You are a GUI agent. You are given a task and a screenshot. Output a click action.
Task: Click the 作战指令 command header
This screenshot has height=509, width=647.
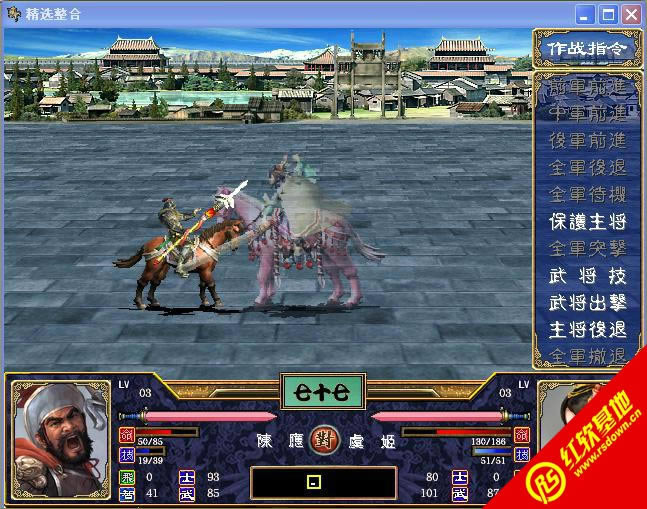click(x=587, y=47)
